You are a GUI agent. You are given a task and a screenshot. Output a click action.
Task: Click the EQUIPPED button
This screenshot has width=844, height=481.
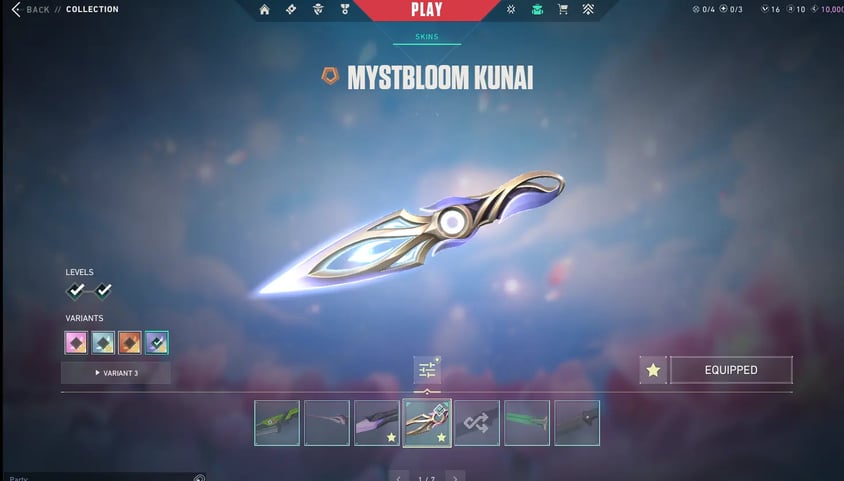pos(730,370)
